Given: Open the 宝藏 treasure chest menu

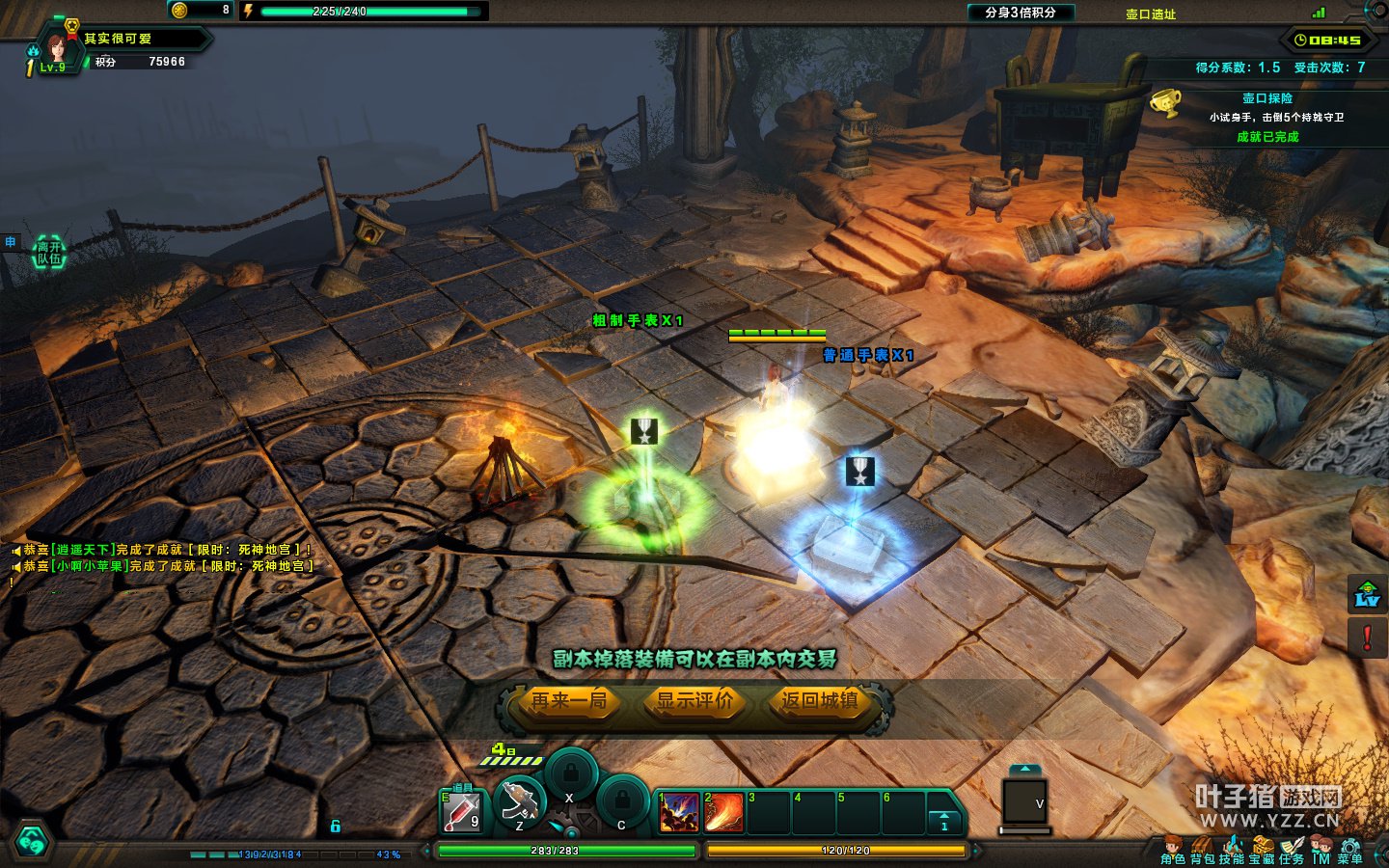Looking at the screenshot, I should [x=1262, y=851].
